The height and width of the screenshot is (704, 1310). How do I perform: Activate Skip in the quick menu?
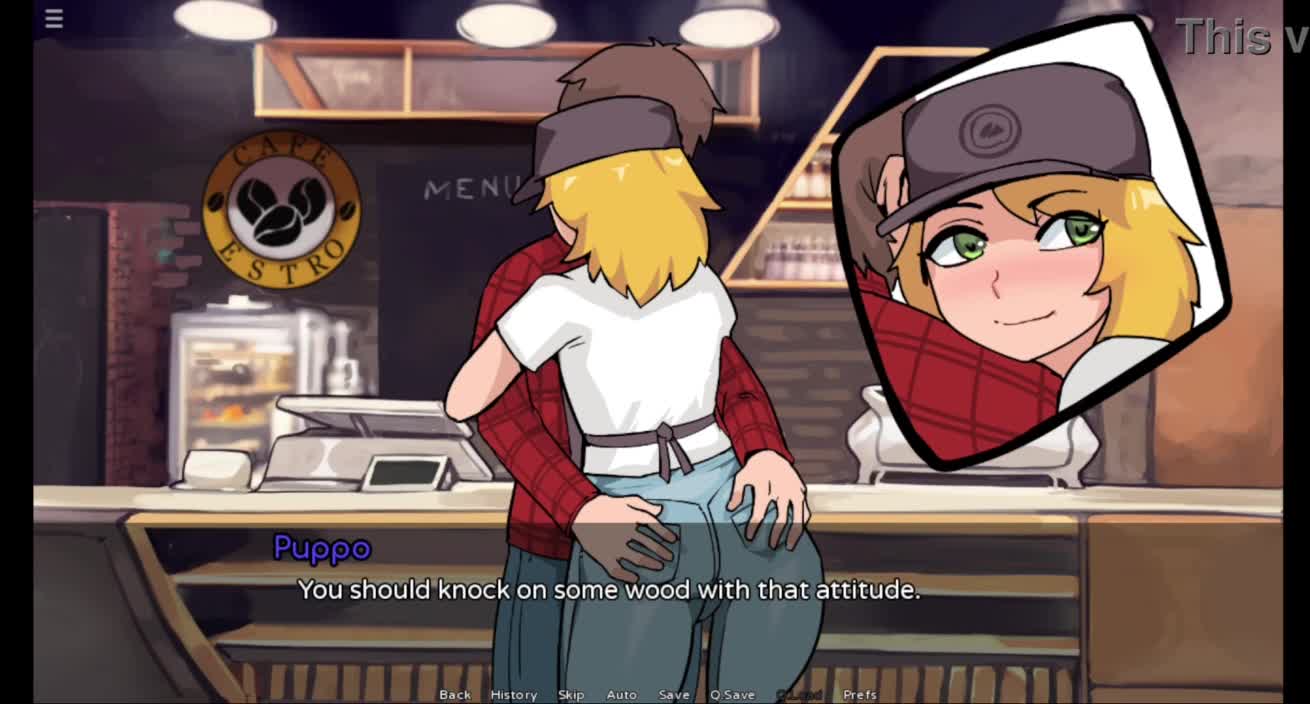[x=571, y=694]
